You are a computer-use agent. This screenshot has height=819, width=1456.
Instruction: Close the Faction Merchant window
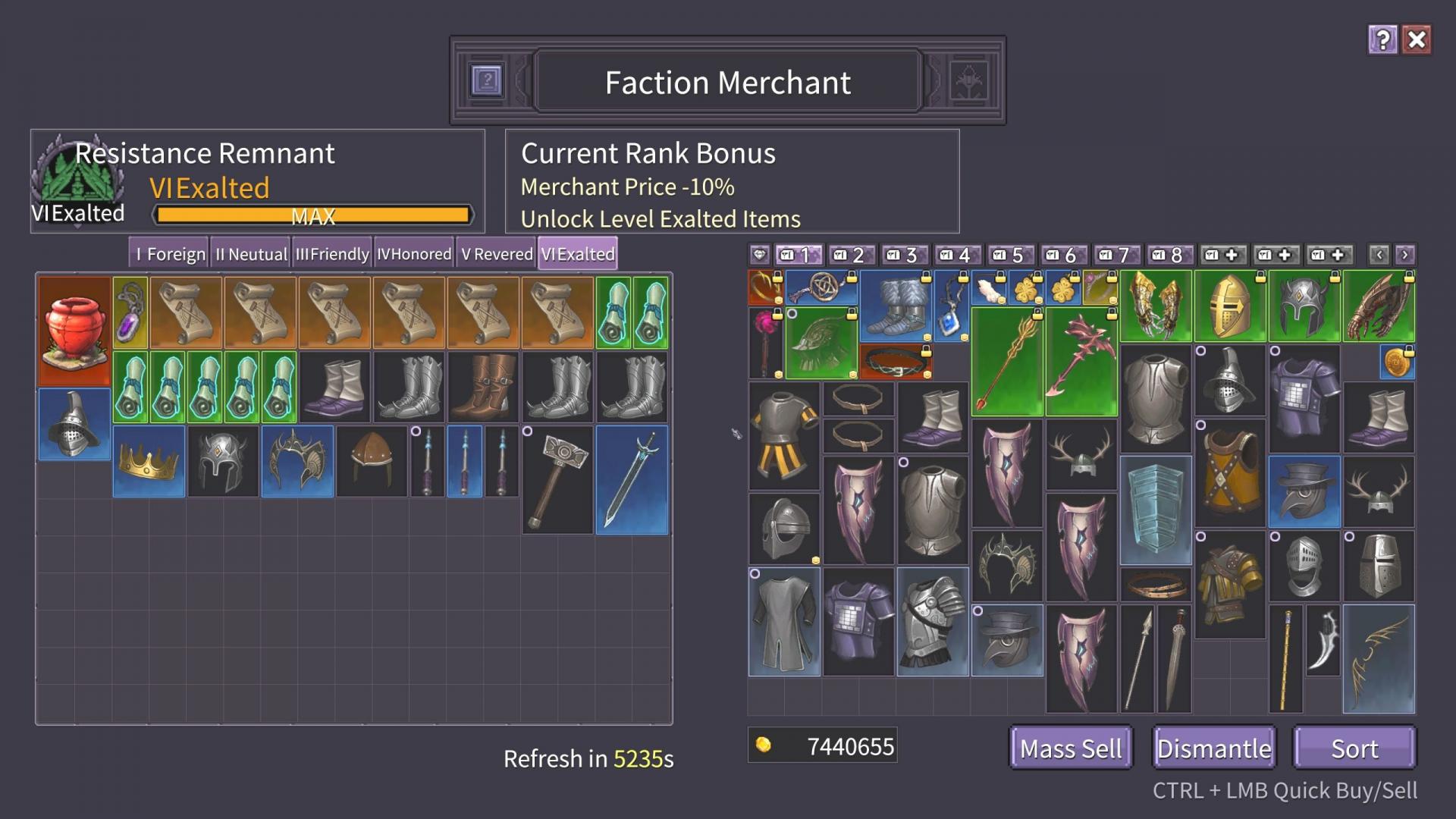1417,39
